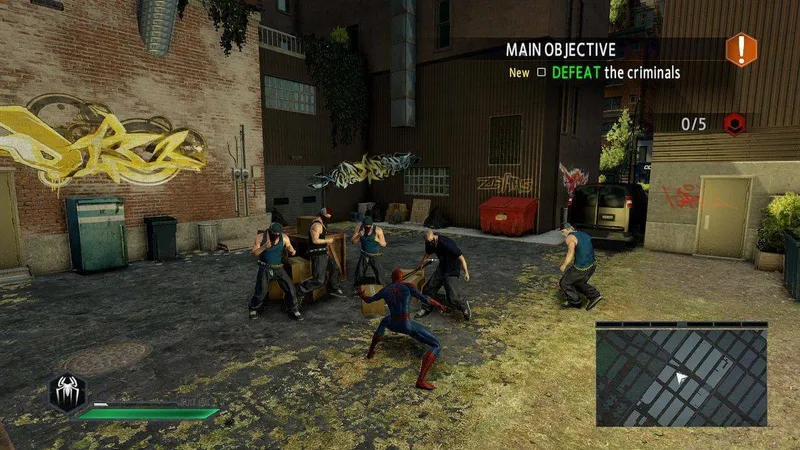
Task: Click the orange exclamation alert icon
Action: (741, 49)
